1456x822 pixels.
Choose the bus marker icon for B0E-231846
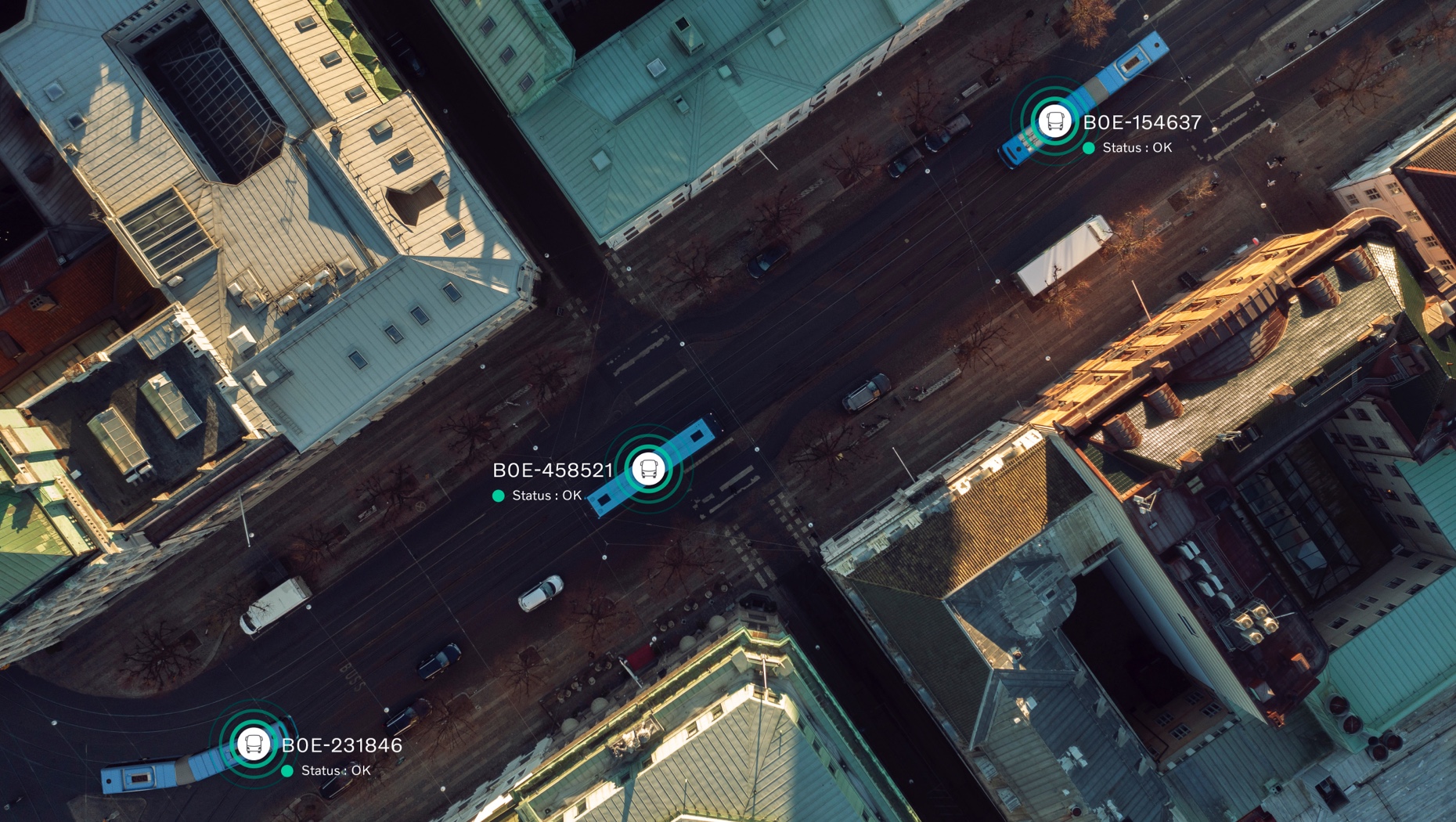(x=253, y=744)
